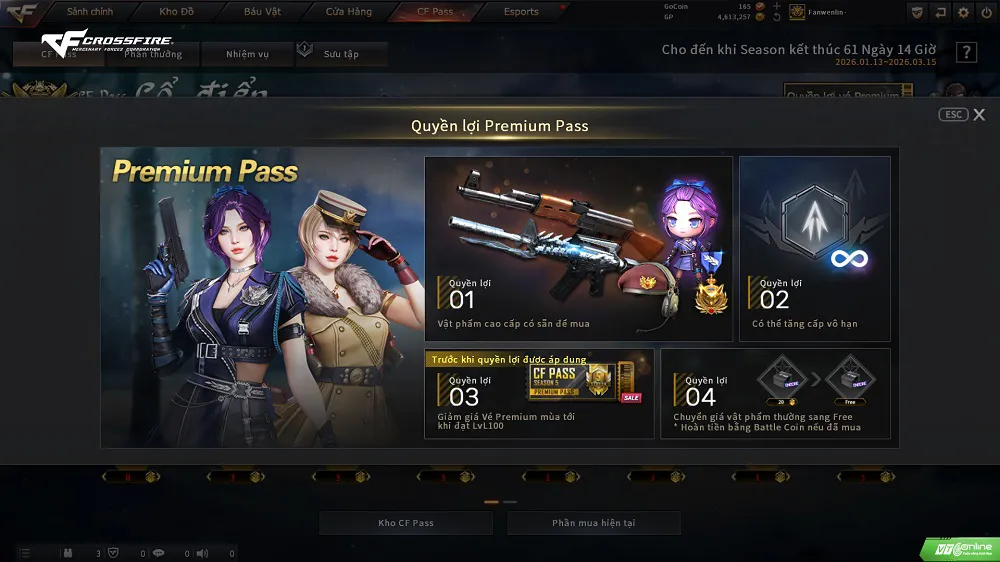Close the Premium Pass benefits popup
The image size is (1000, 562).
(978, 115)
